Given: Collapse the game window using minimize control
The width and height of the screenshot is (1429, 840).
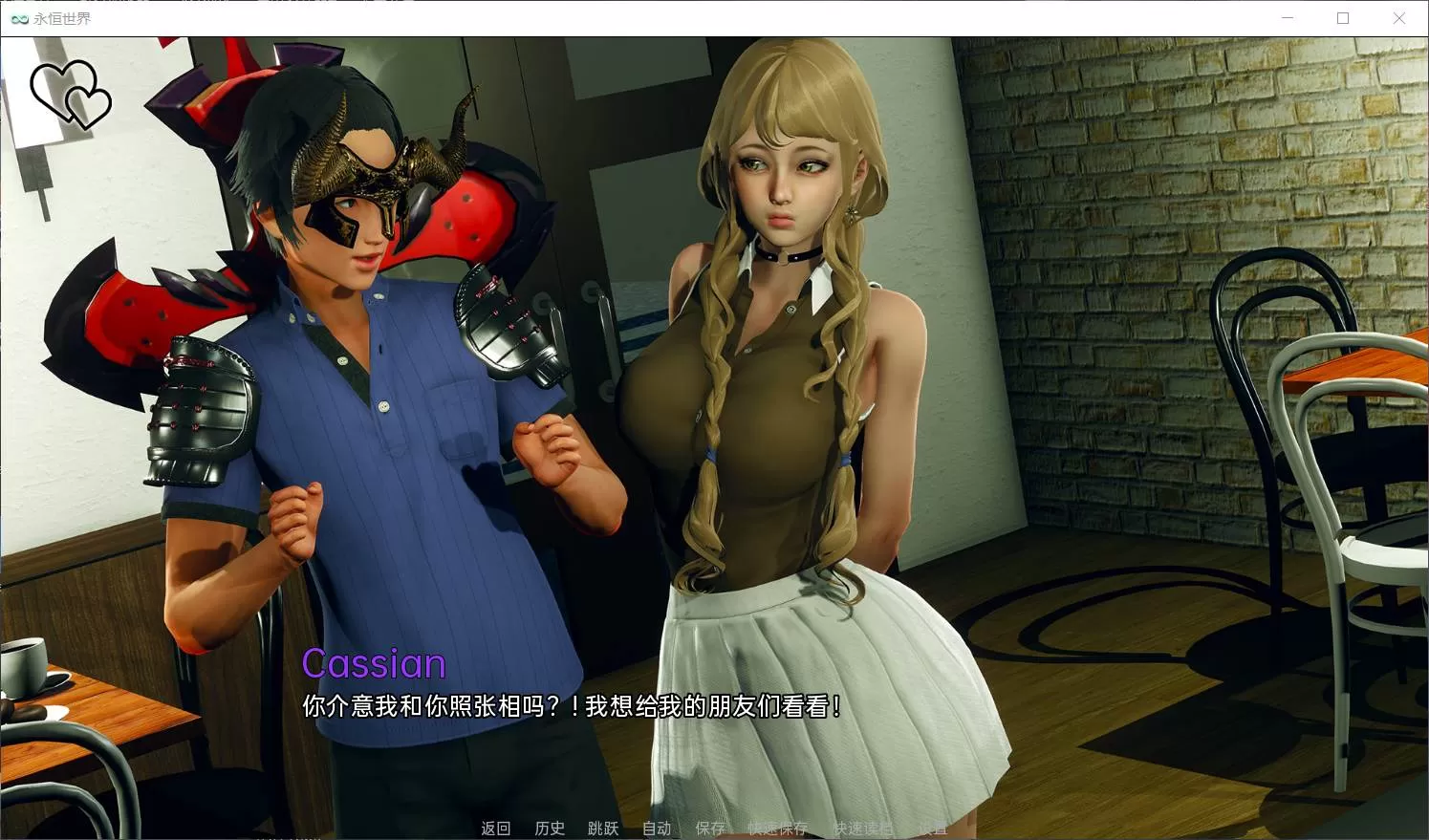Looking at the screenshot, I should pos(1286,17).
